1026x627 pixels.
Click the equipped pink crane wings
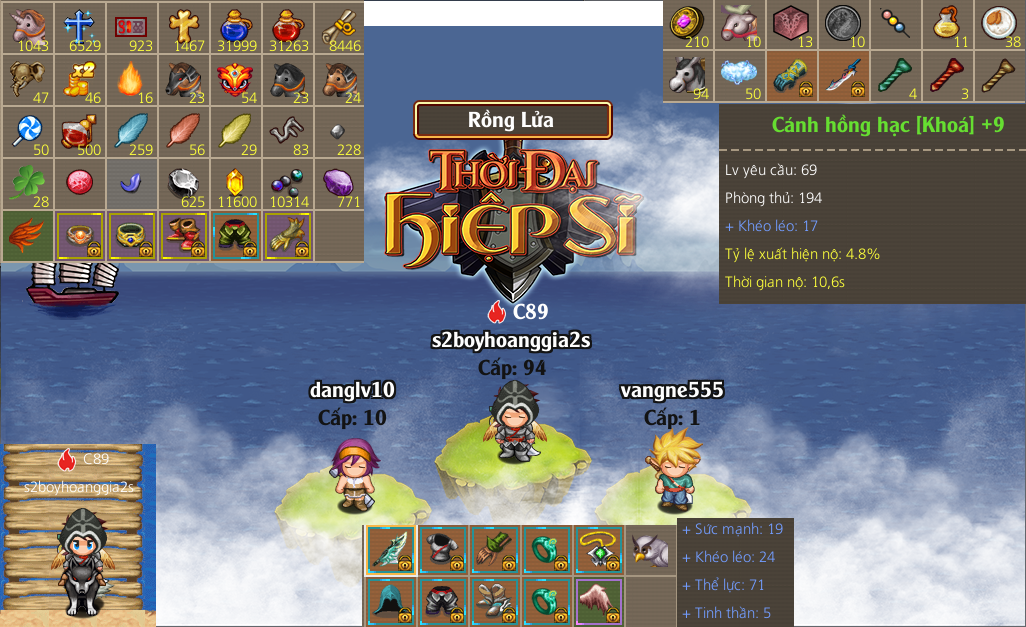coord(598,602)
